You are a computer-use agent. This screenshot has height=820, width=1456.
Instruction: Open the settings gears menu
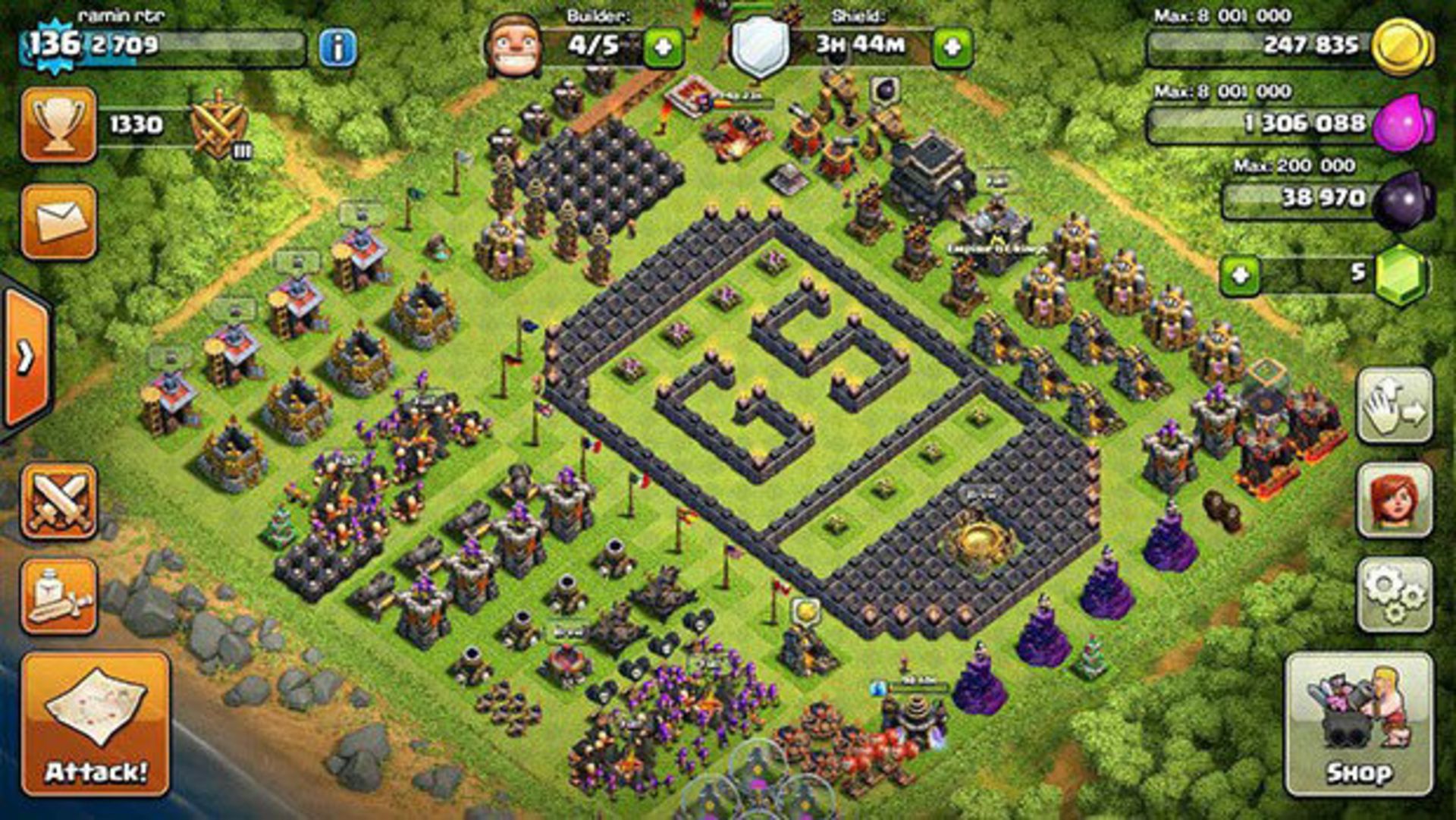[x=1394, y=595]
